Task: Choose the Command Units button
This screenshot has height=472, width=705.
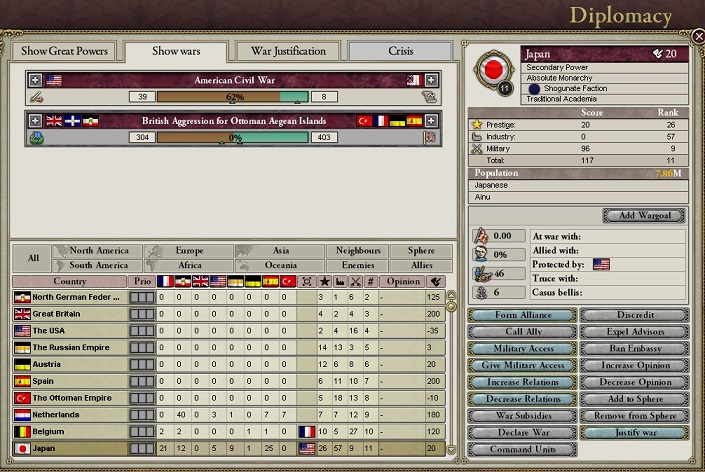Action: [x=523, y=450]
